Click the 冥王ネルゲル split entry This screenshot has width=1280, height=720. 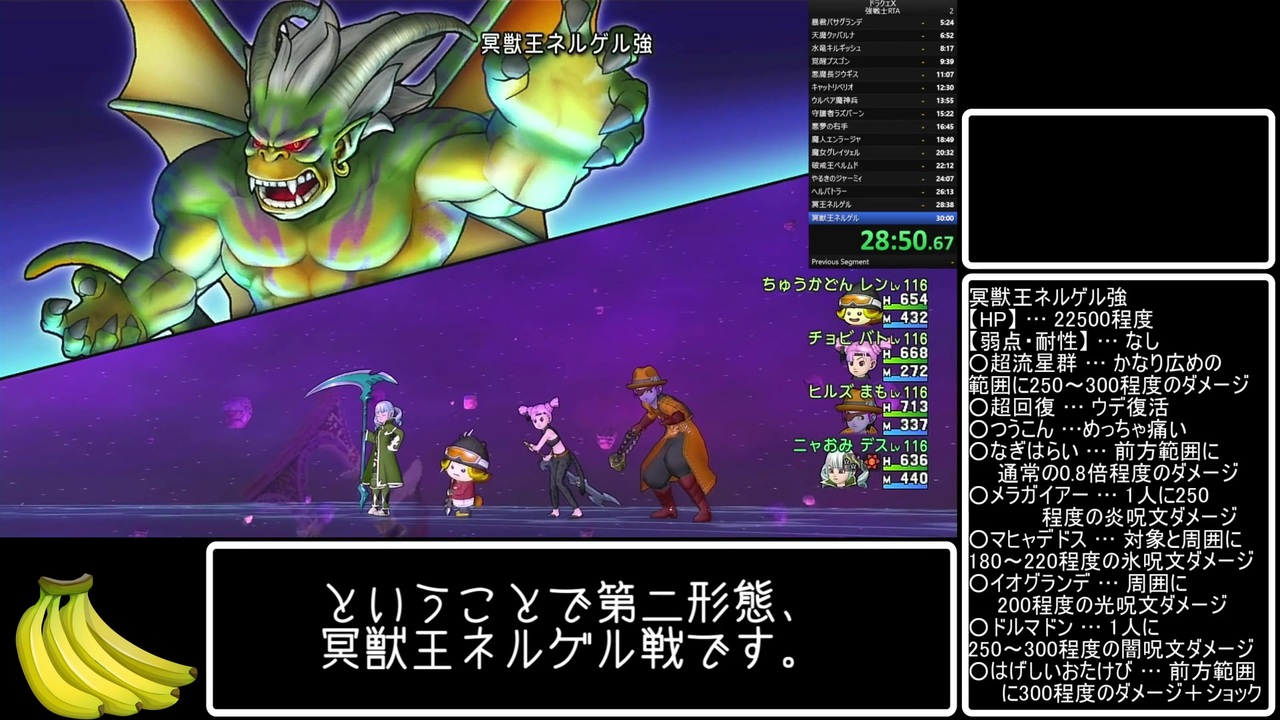click(x=885, y=204)
